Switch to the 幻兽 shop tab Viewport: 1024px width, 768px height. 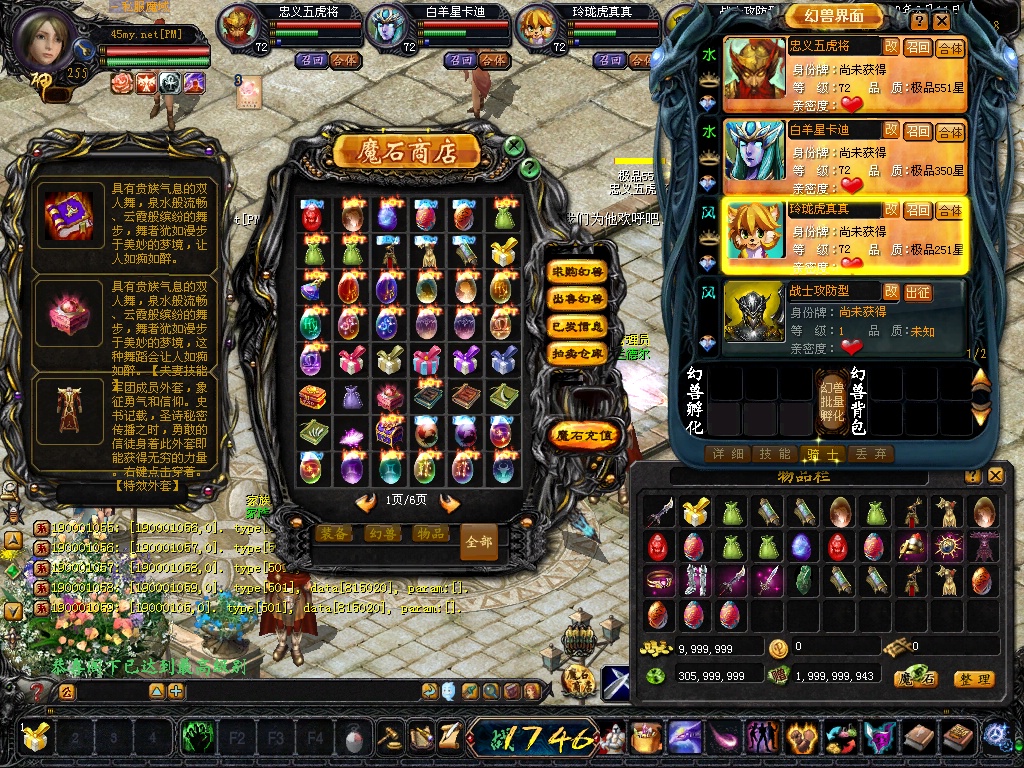382,534
